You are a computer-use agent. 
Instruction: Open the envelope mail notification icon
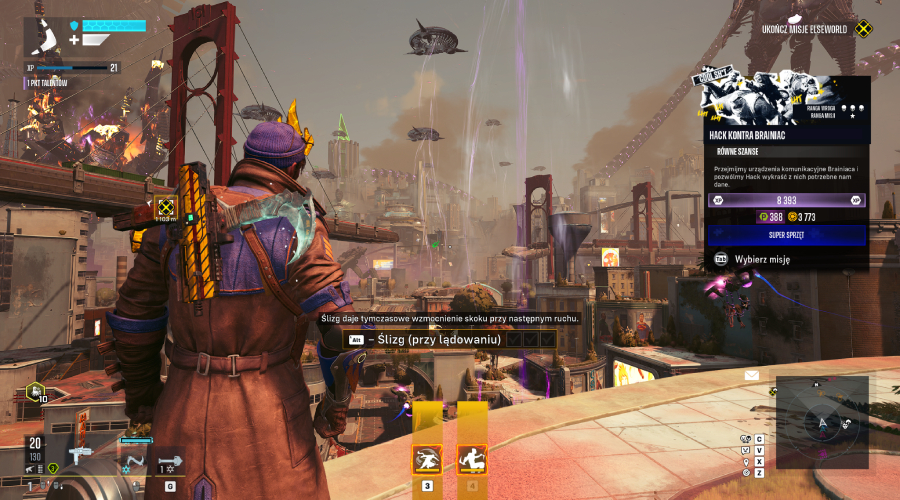(752, 376)
